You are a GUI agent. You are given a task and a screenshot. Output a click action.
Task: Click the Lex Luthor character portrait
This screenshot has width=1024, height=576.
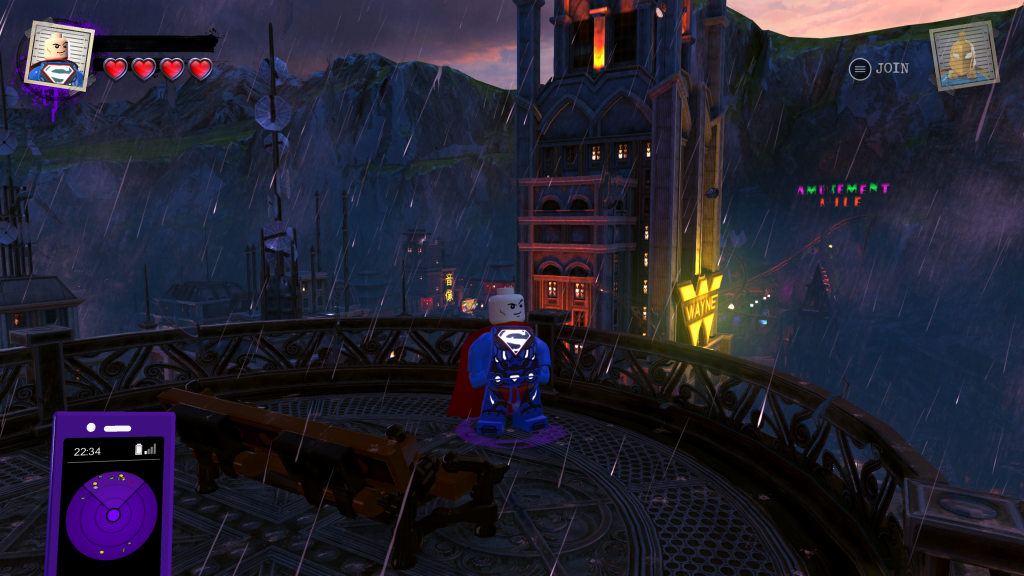pos(58,55)
